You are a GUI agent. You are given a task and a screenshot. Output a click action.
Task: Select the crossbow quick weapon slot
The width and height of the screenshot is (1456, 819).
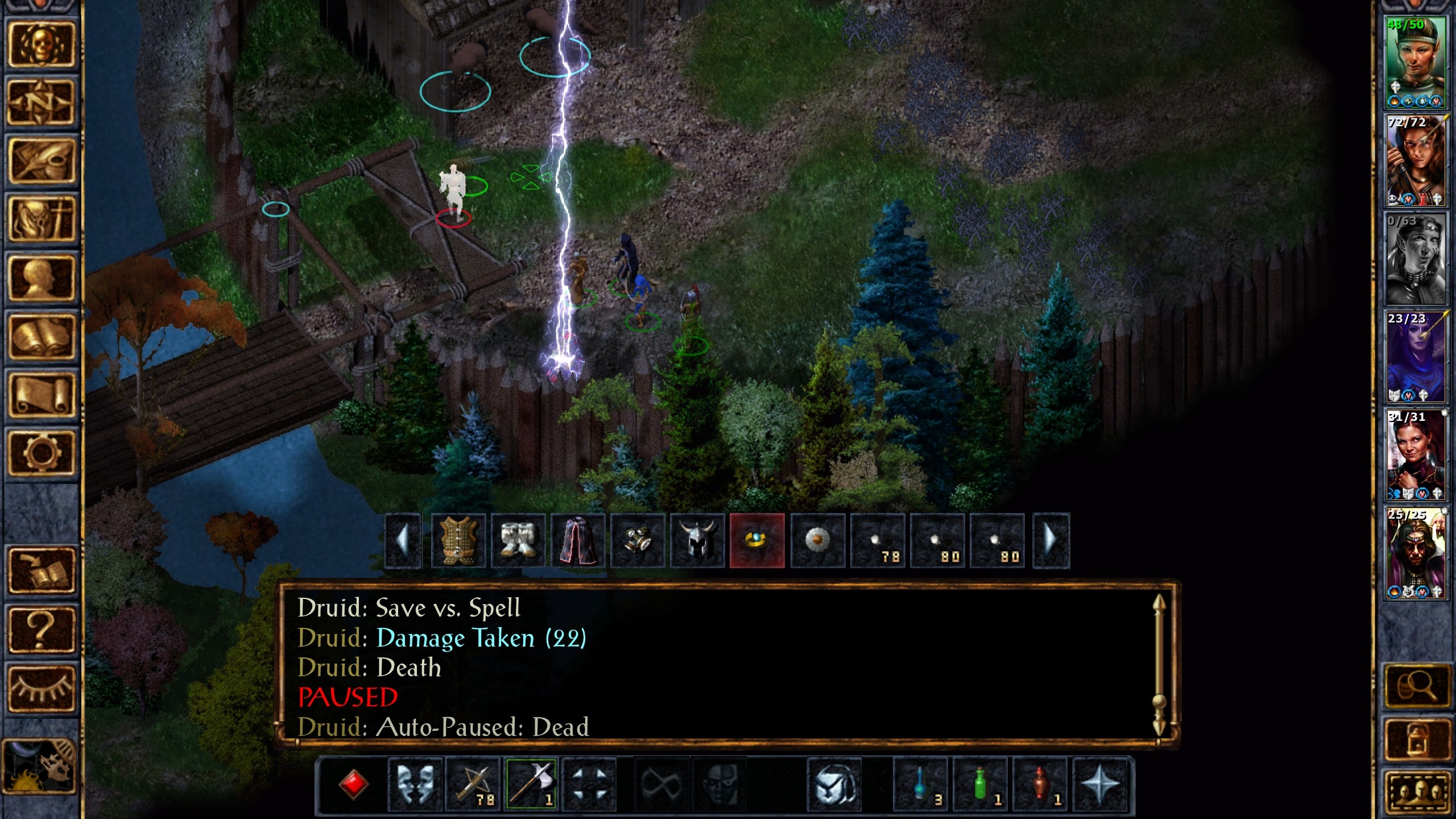473,785
